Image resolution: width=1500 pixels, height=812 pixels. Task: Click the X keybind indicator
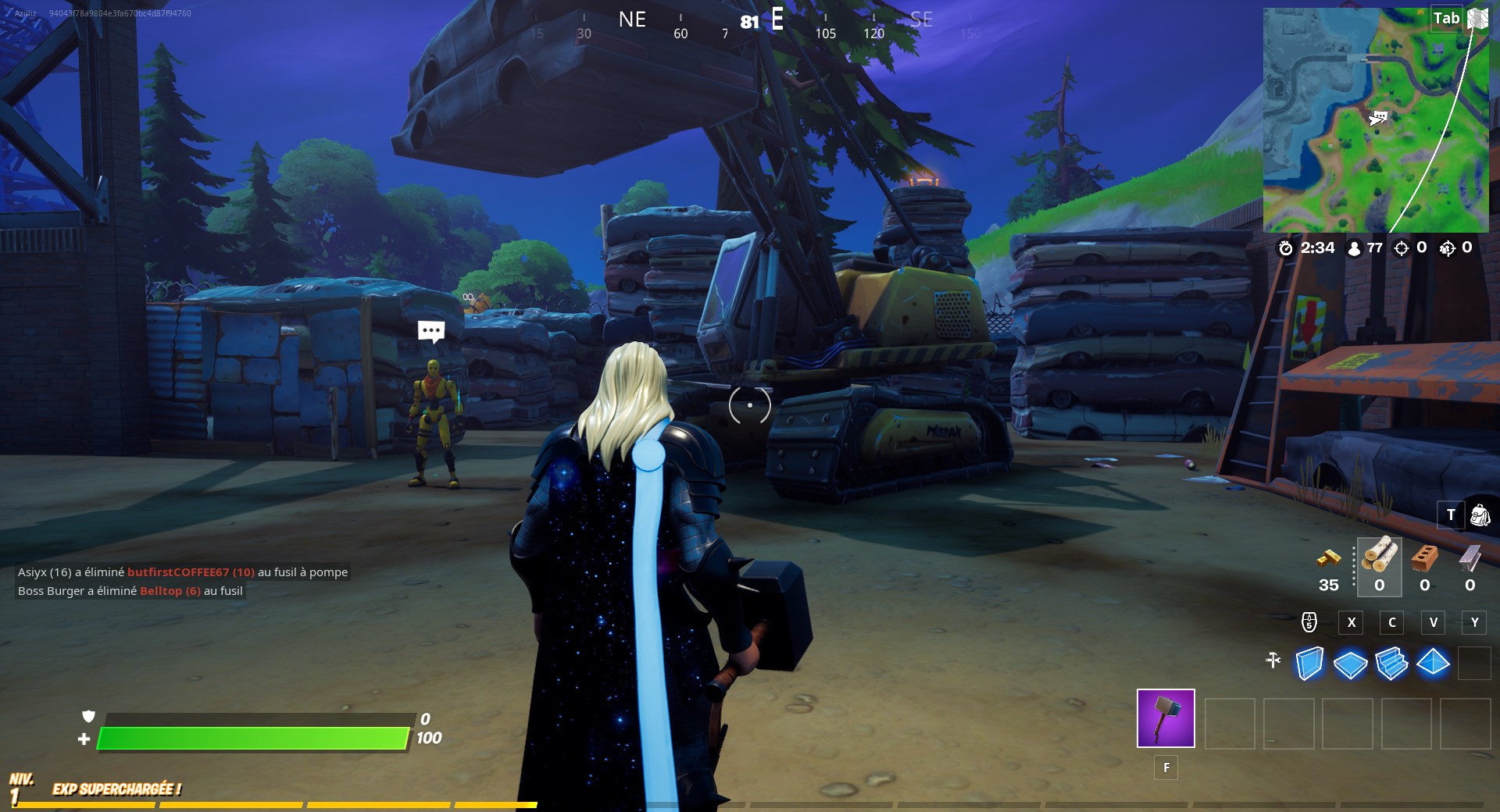(1351, 622)
